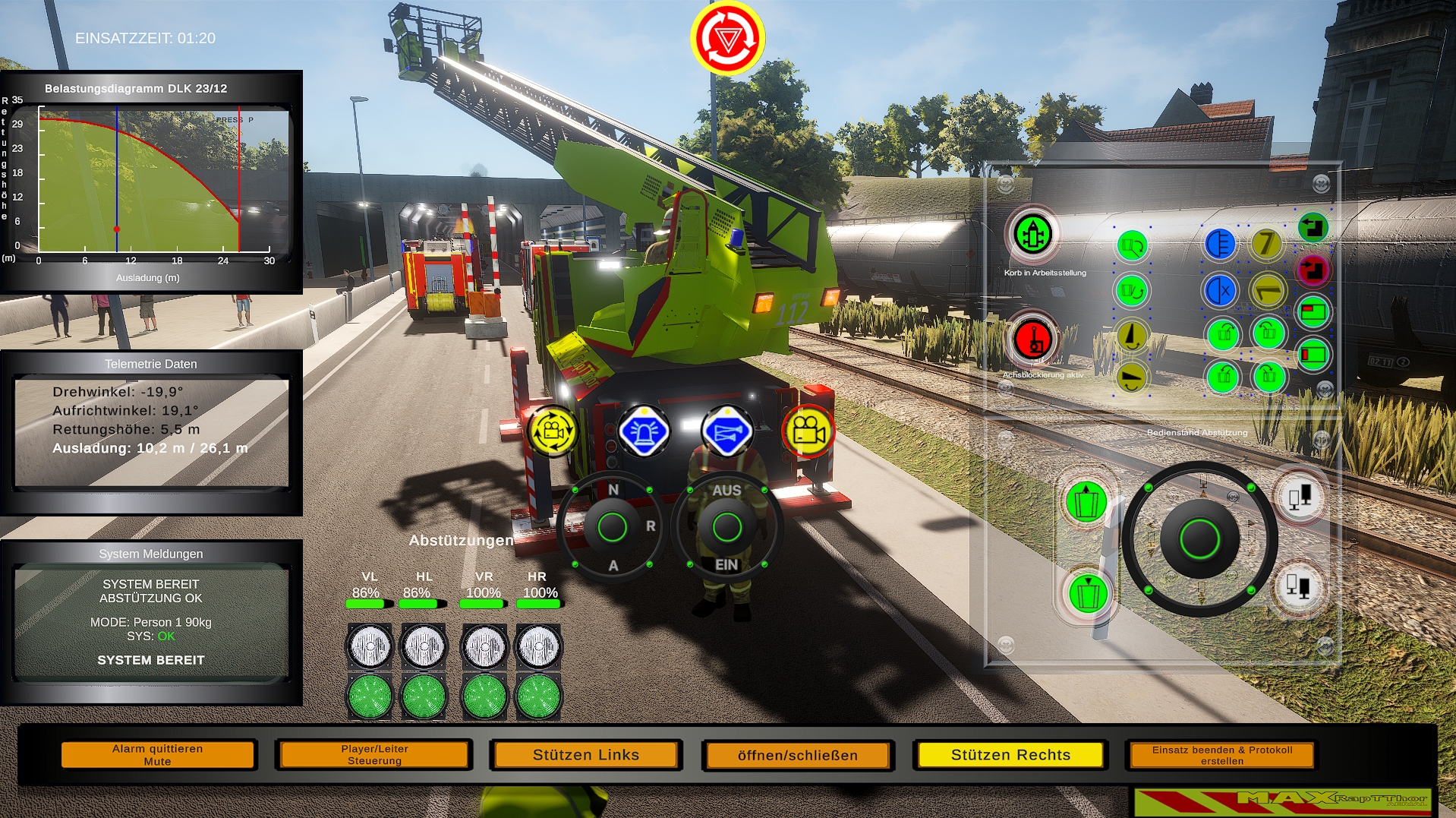Click the blue headlight-off icon with X

(1220, 290)
